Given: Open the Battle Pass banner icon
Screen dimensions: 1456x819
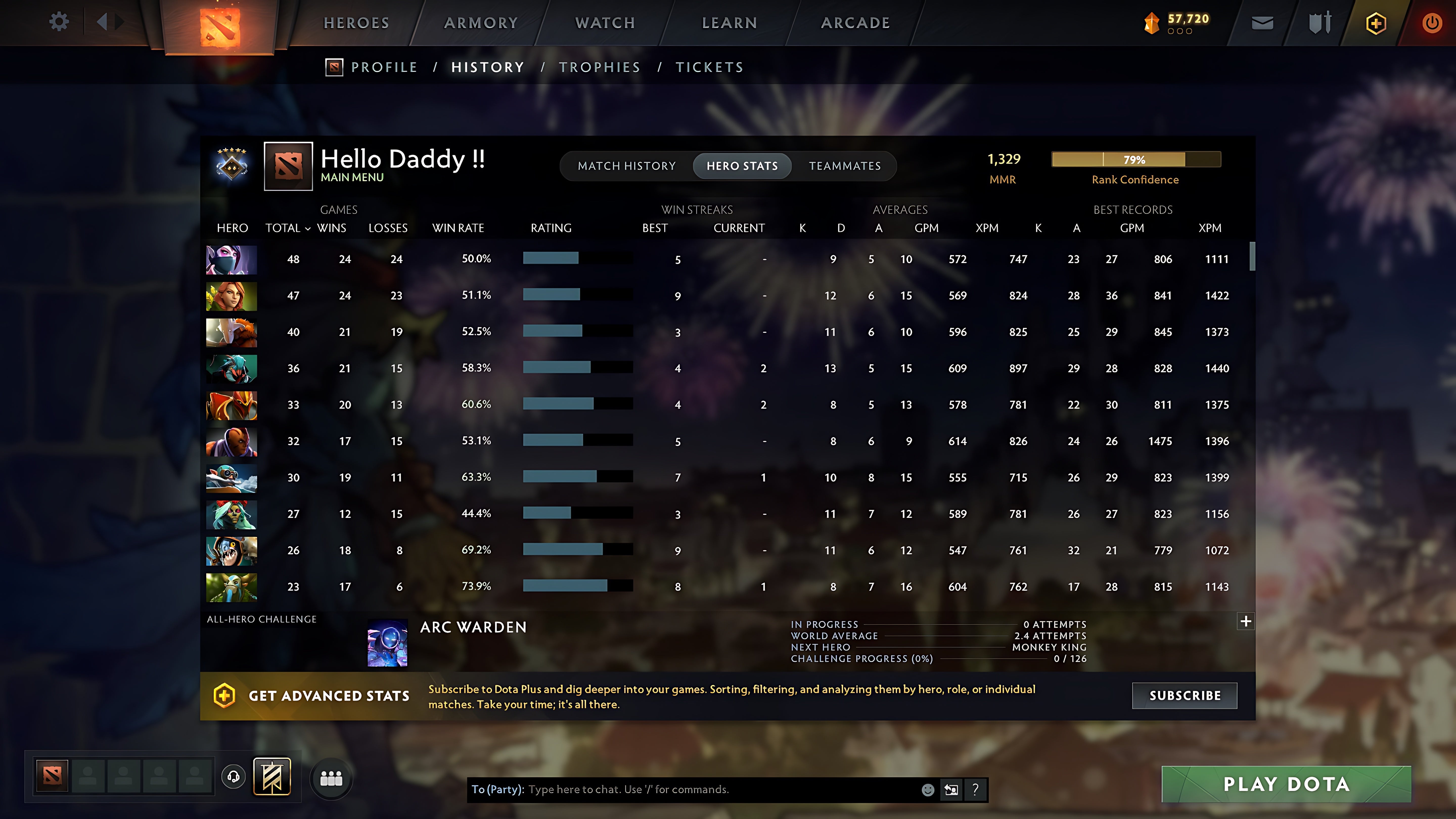Looking at the screenshot, I should tap(273, 776).
